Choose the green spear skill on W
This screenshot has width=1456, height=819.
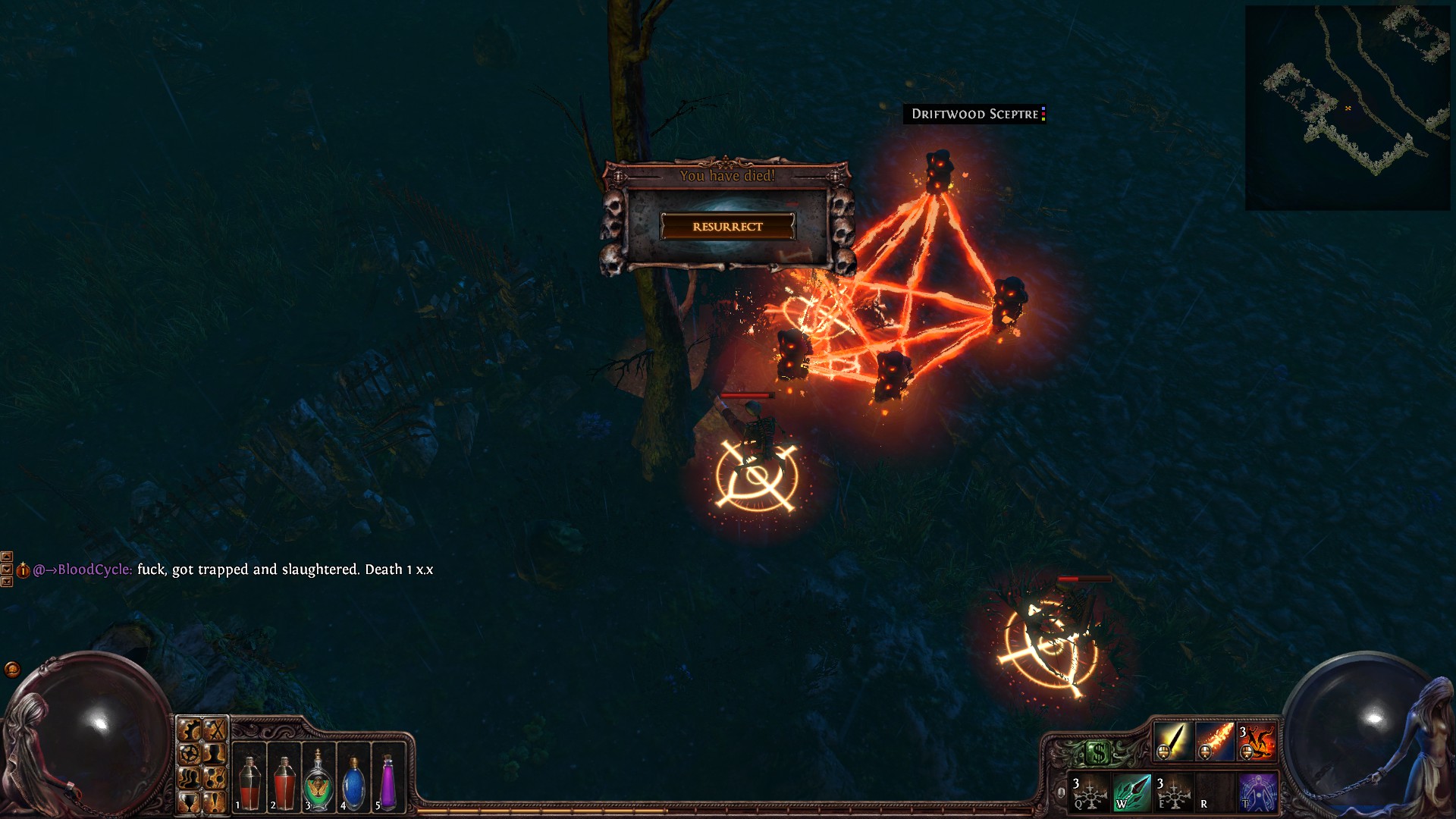1131,792
